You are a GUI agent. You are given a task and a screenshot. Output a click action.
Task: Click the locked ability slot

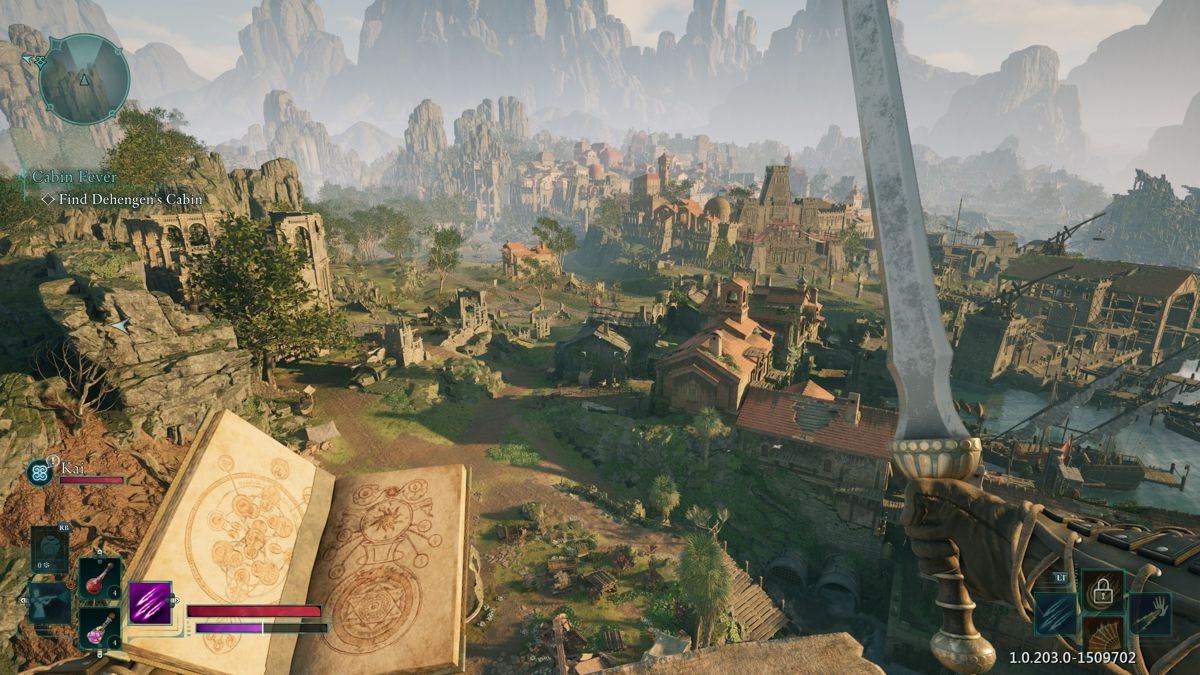1102,590
